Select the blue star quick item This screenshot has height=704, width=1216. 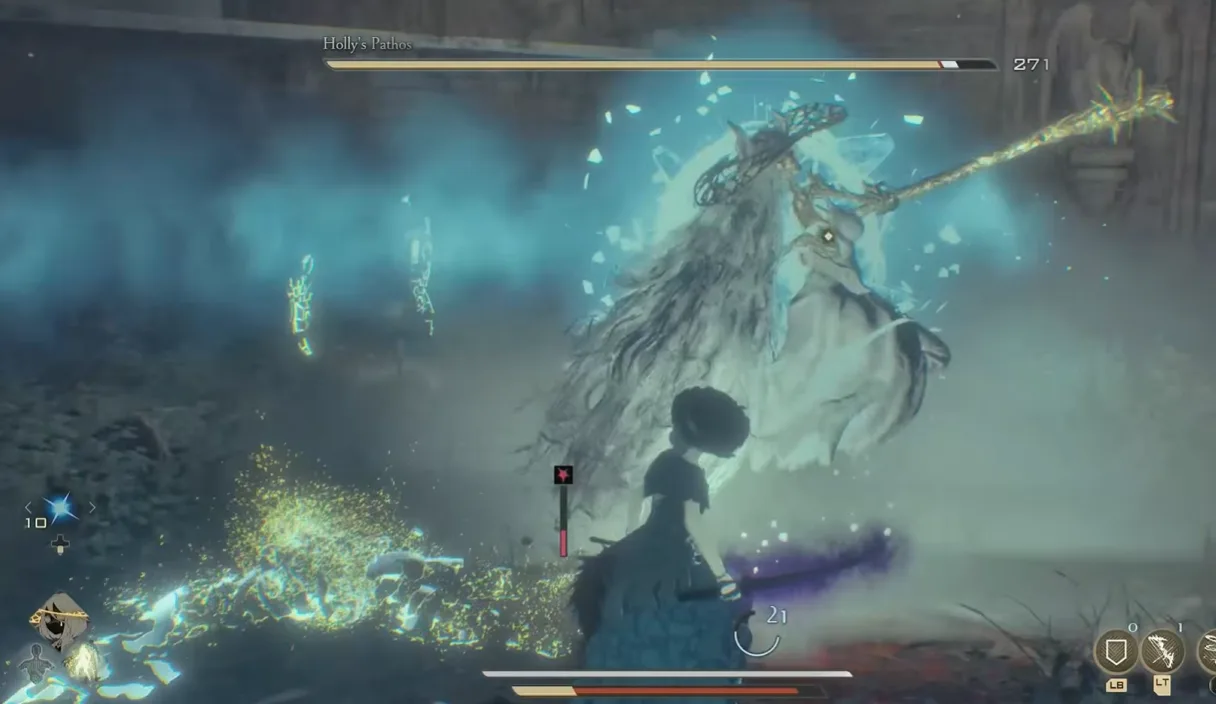pos(60,509)
